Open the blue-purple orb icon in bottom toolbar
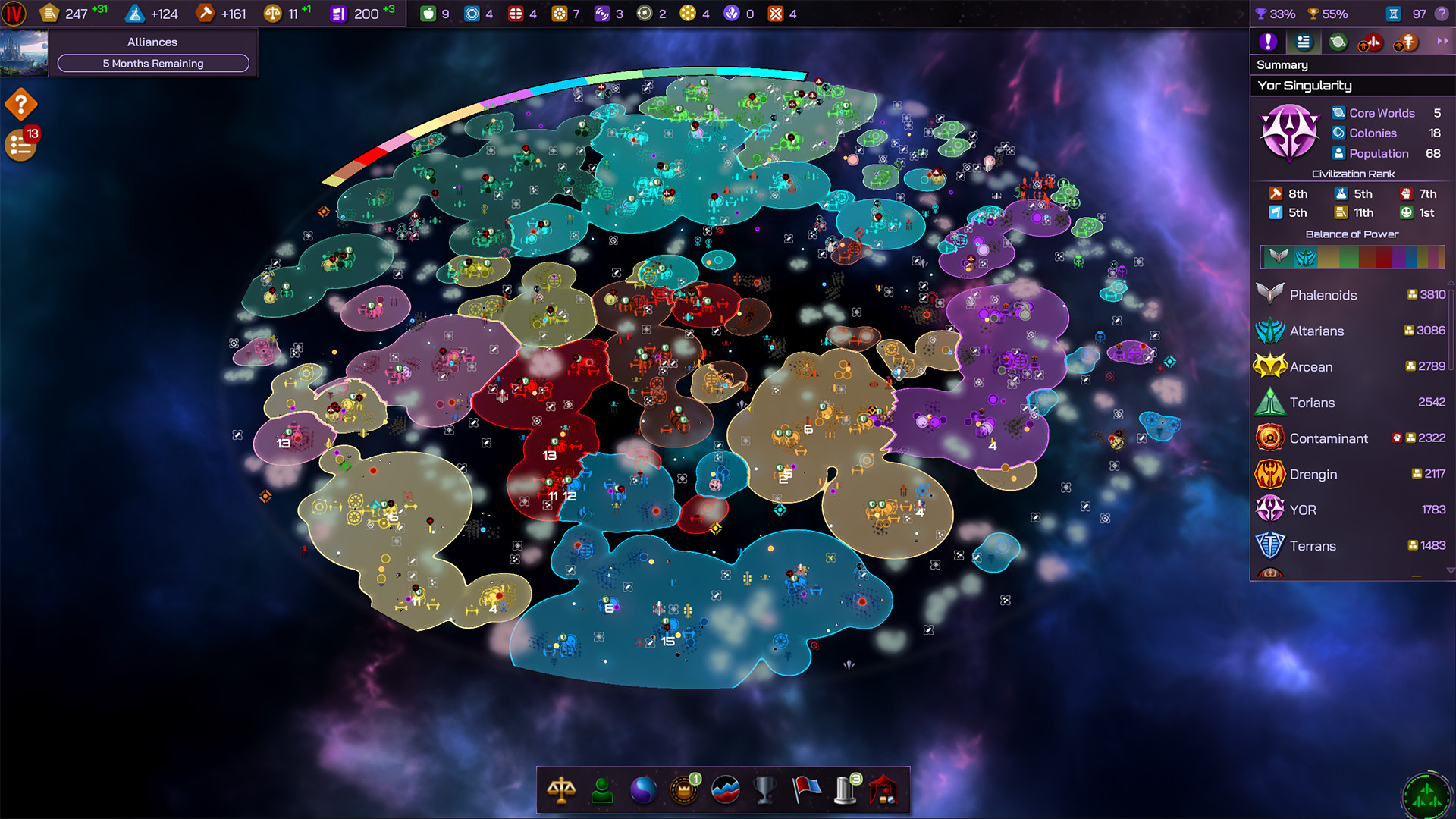Image resolution: width=1456 pixels, height=819 pixels. click(x=643, y=790)
